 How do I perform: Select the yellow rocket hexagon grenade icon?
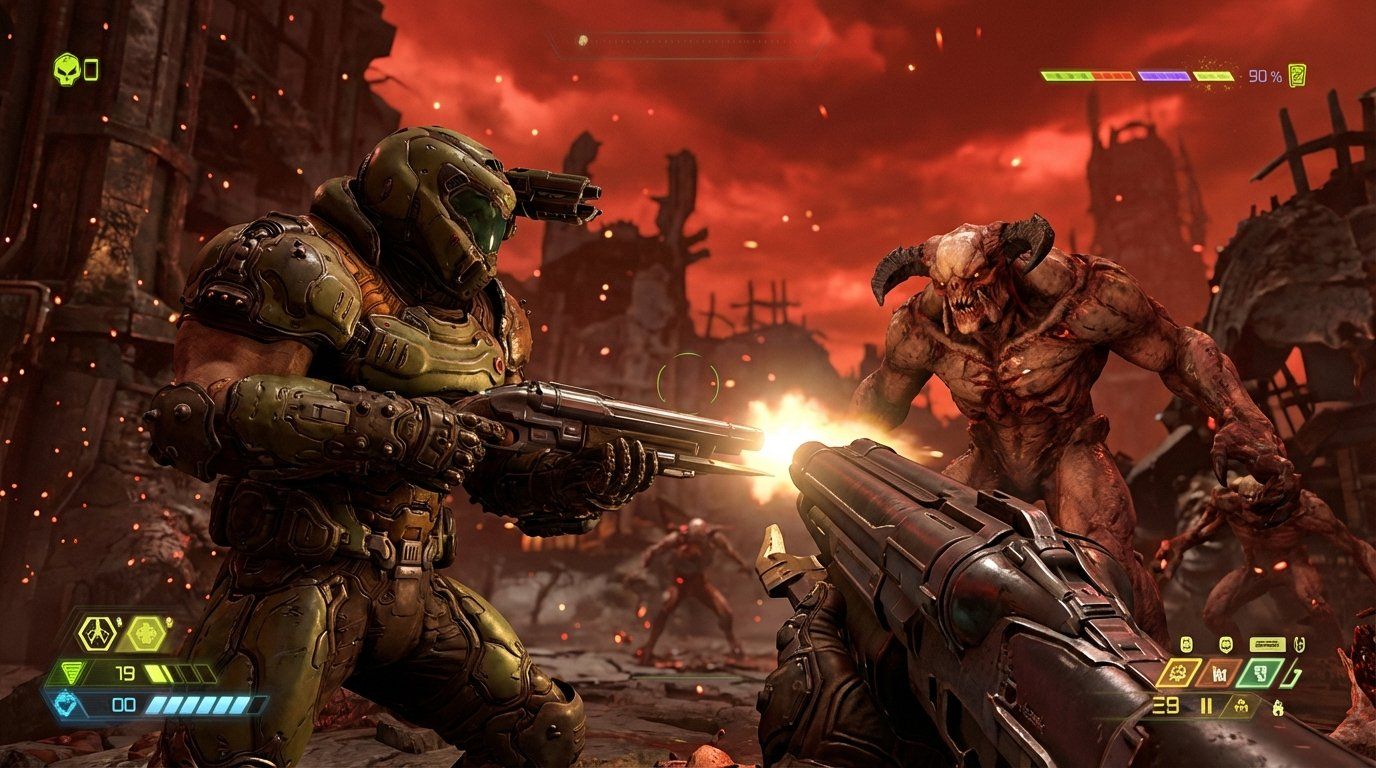(x=97, y=633)
